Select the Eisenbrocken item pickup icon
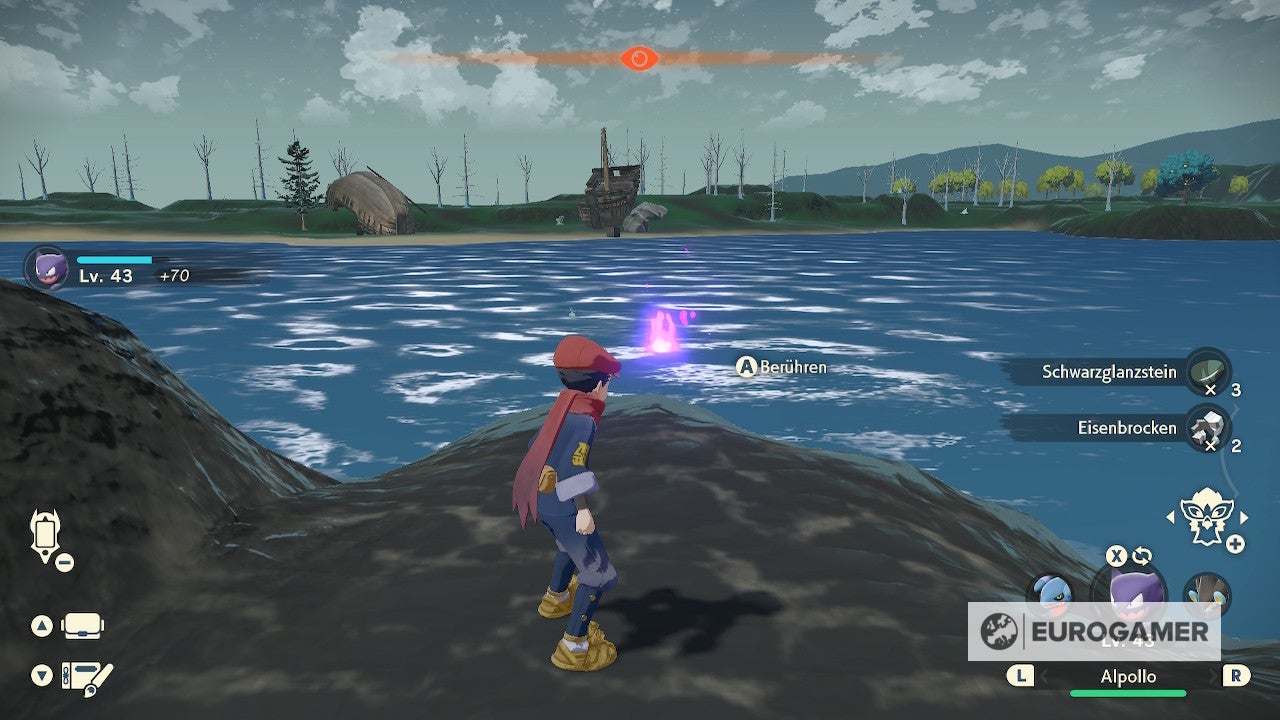This screenshot has width=1280, height=720. (x=1207, y=428)
